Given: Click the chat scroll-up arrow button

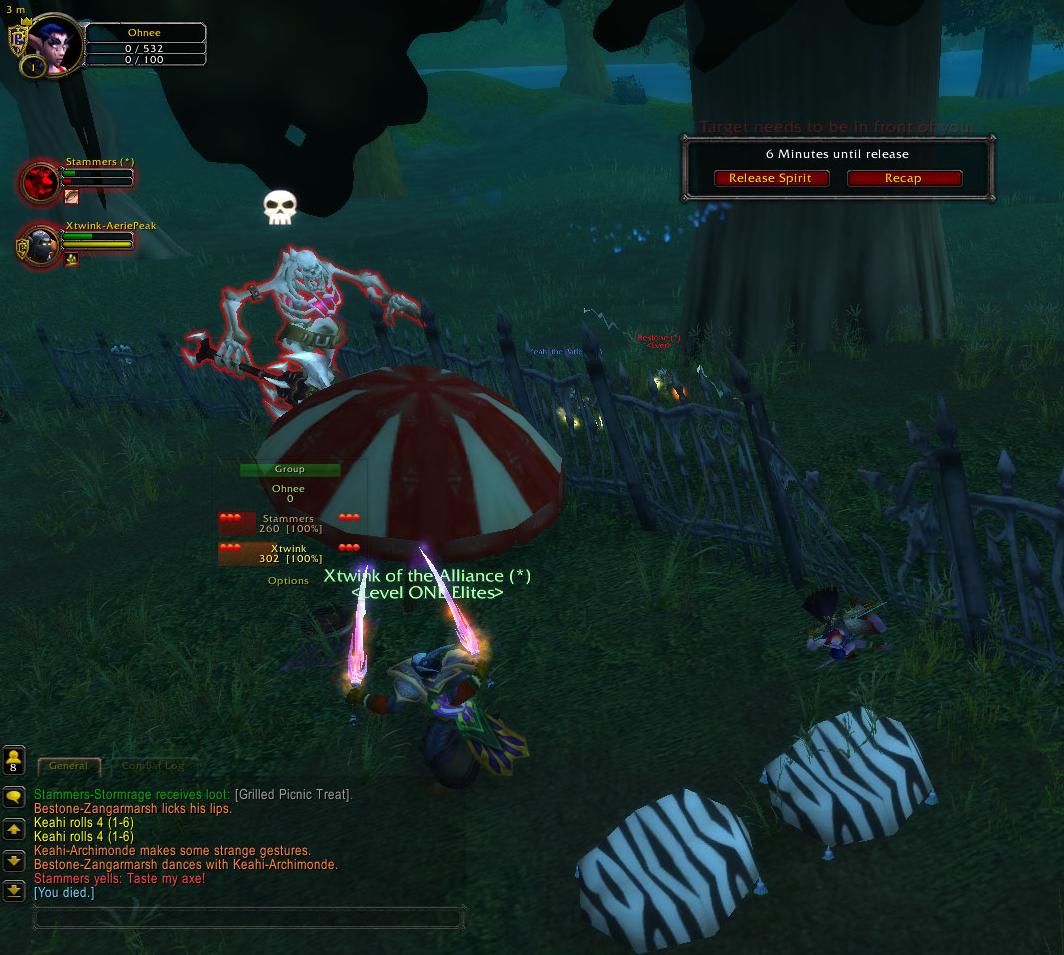Looking at the screenshot, I should tap(14, 829).
